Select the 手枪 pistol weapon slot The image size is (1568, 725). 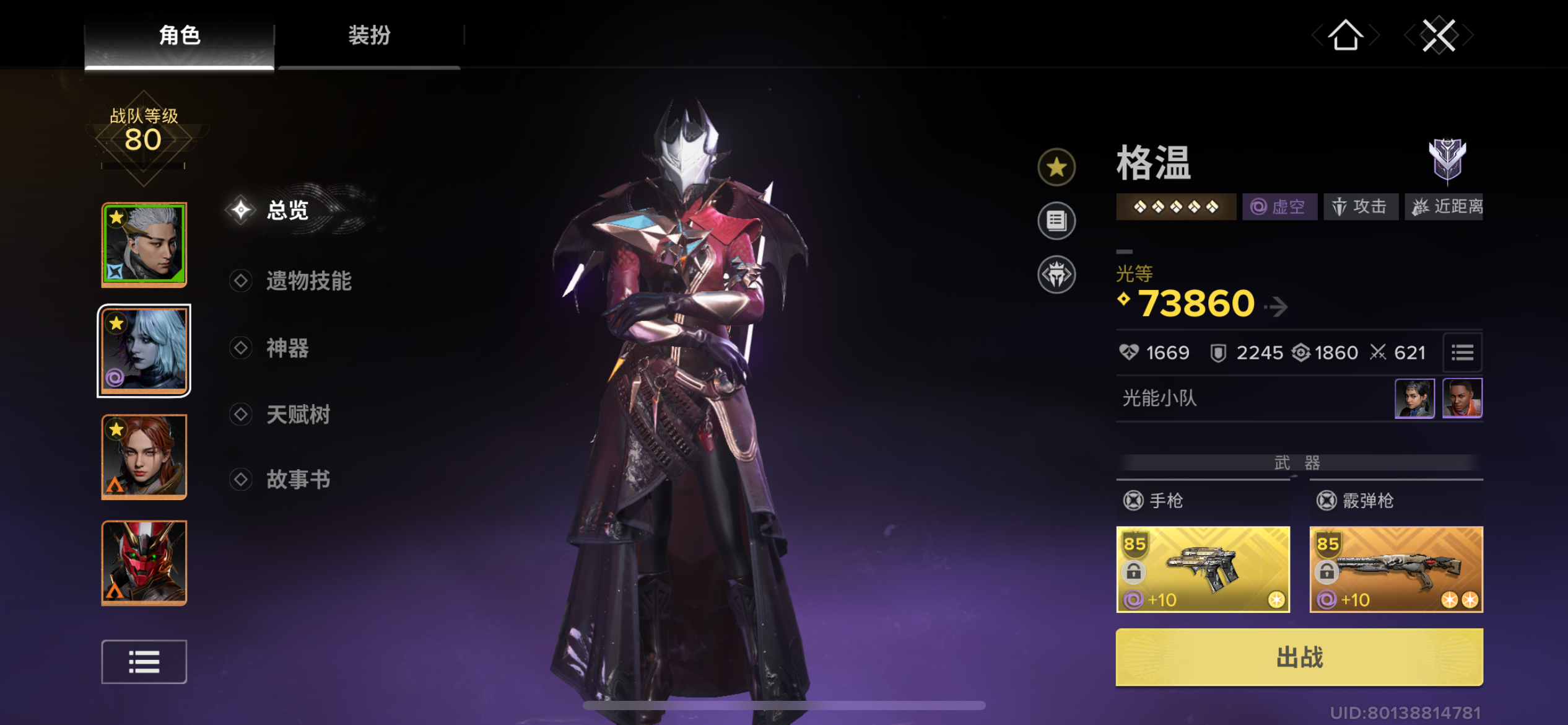click(x=1203, y=569)
